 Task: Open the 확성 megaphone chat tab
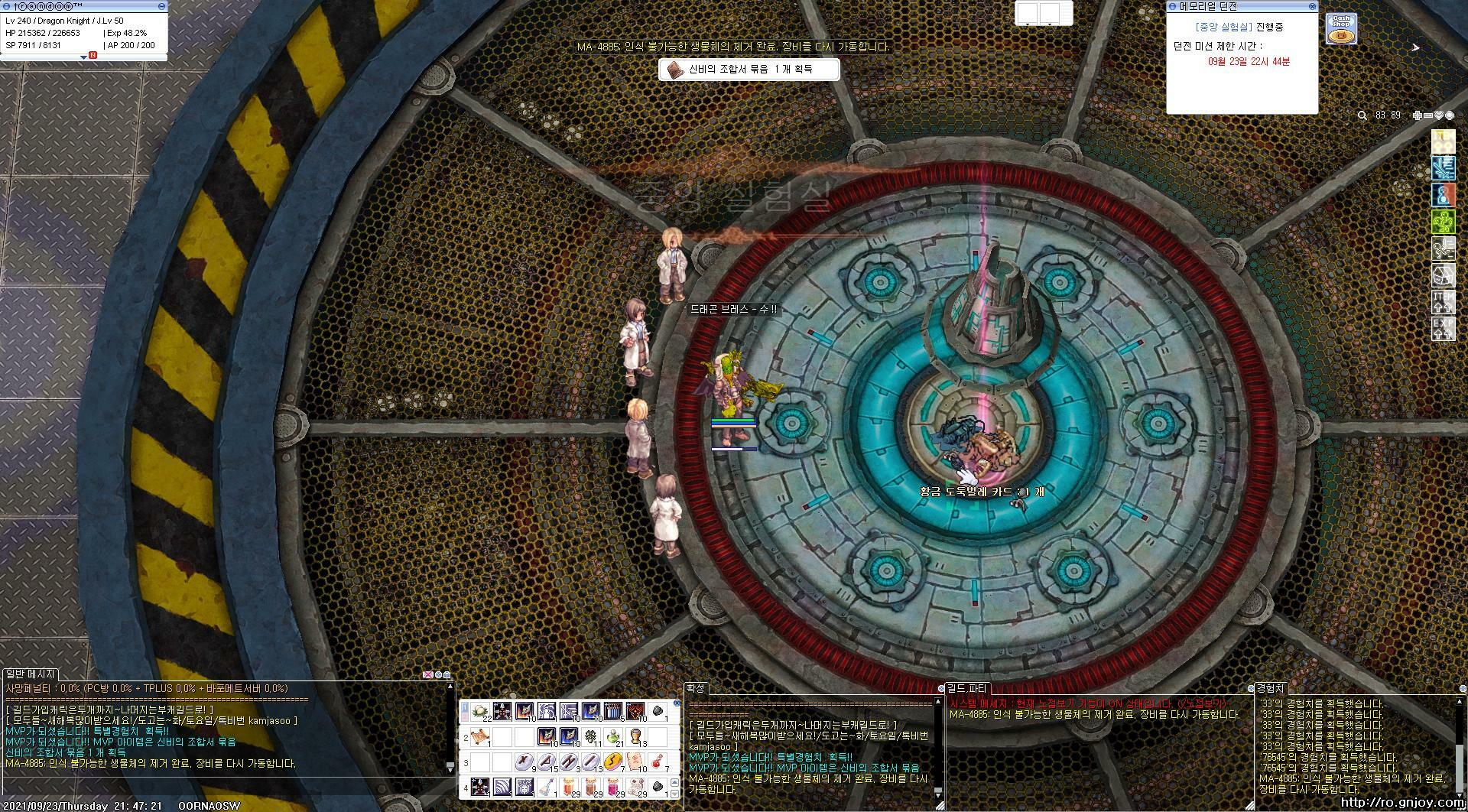pos(695,689)
